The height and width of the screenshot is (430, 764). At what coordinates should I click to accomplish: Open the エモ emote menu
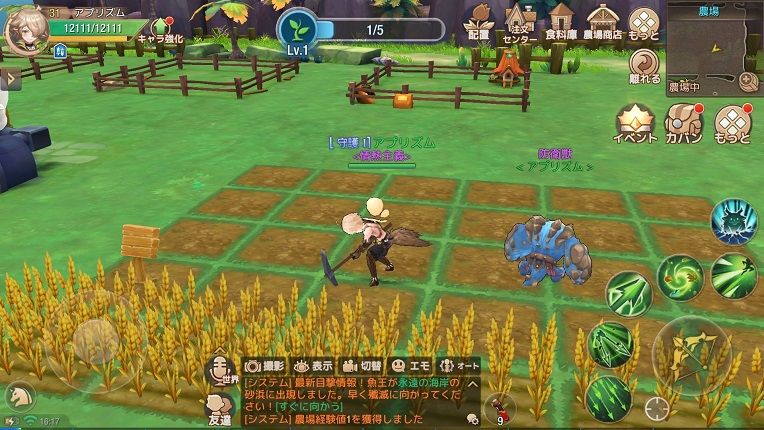click(410, 366)
